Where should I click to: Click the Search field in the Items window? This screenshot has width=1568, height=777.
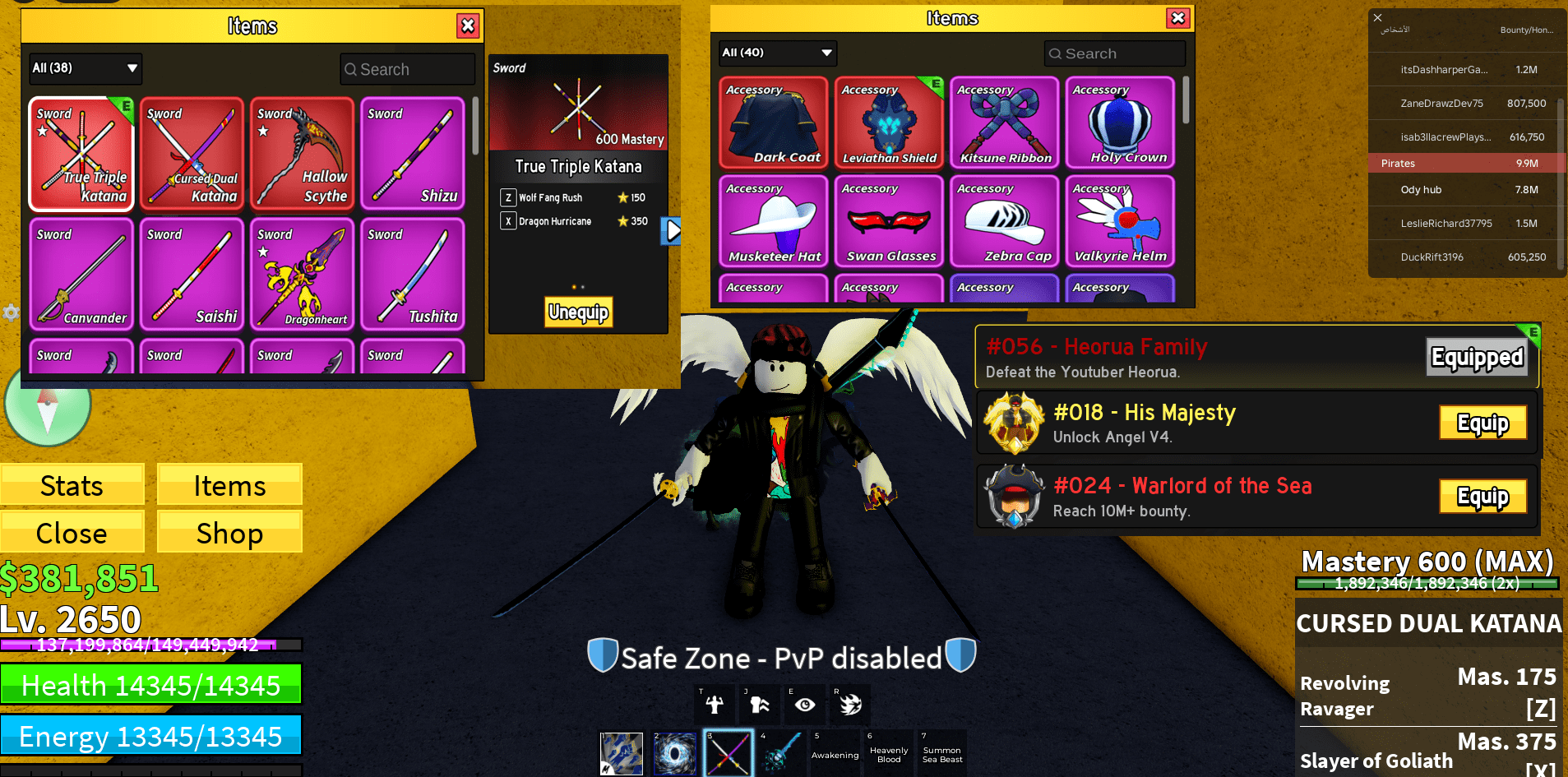tap(407, 68)
